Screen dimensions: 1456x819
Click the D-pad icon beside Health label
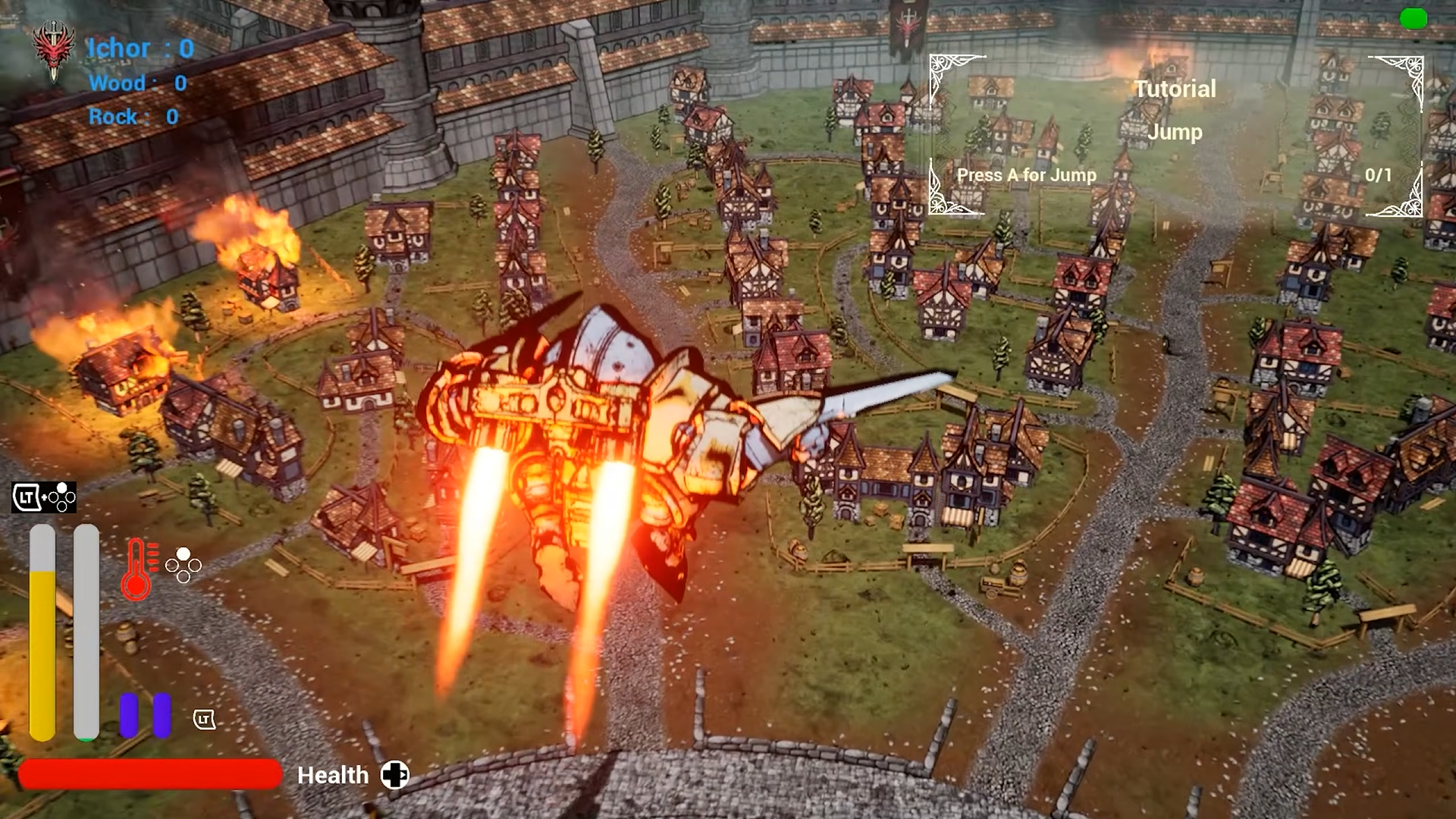[x=395, y=775]
